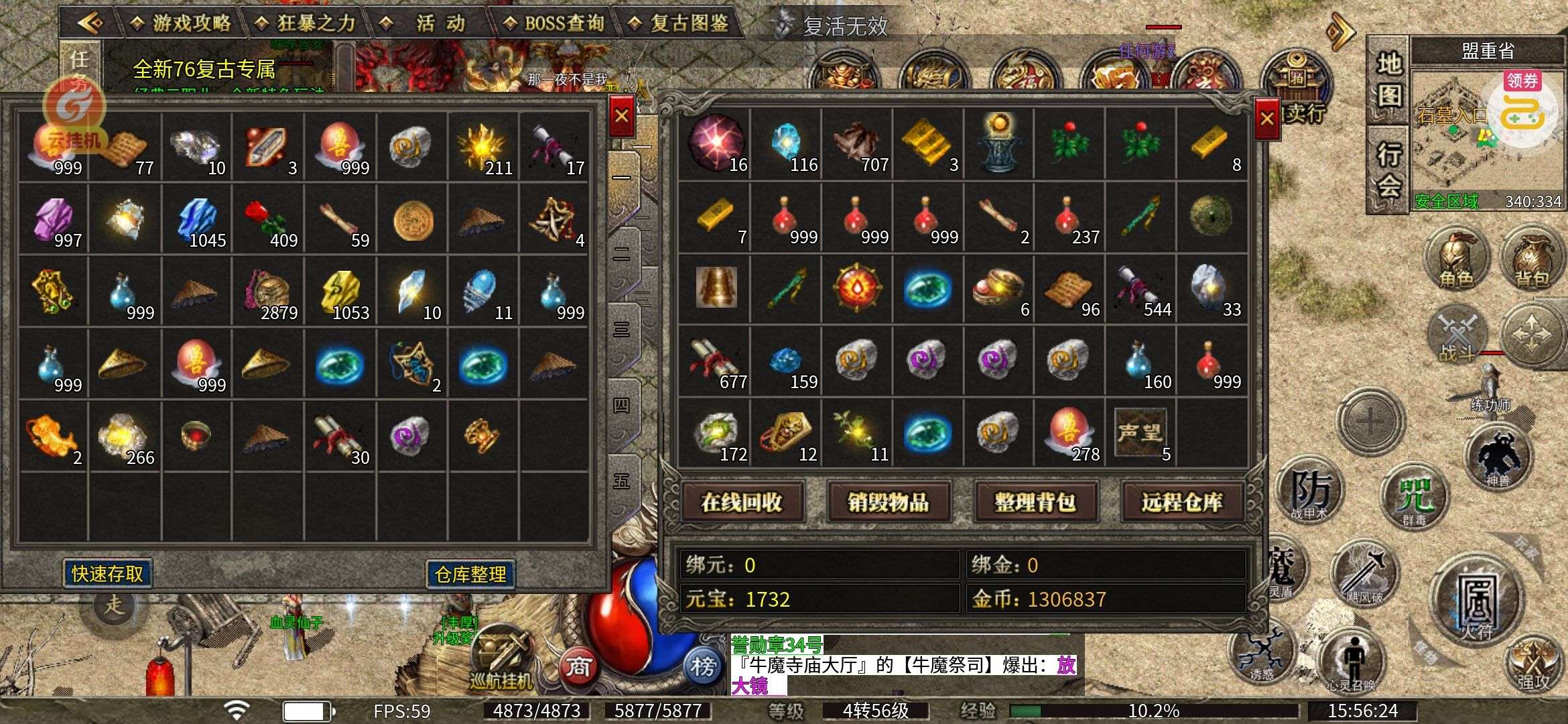Switch to warehouse page 五 tab

click(622, 481)
